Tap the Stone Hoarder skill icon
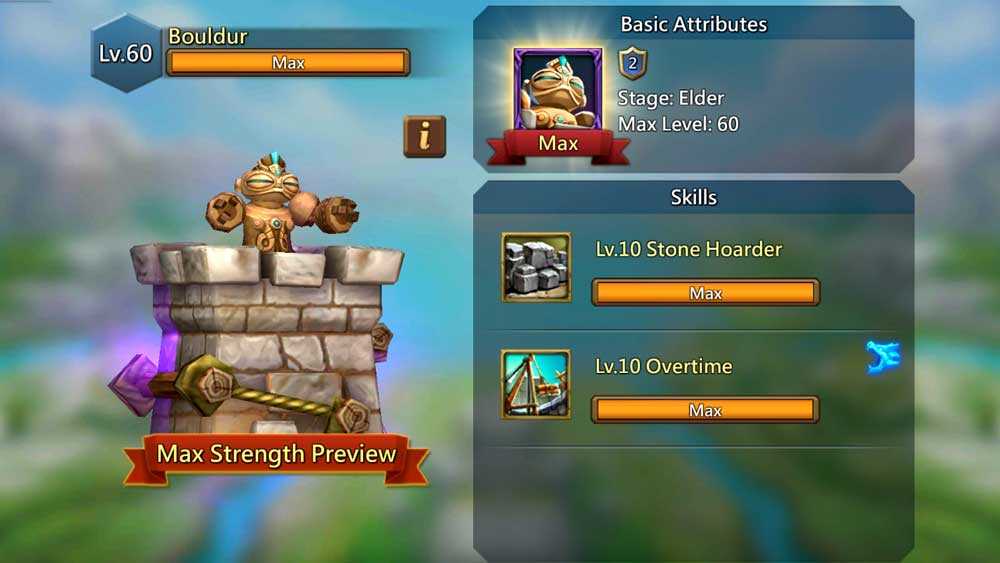Screen dimensions: 1000x563 pyautogui.click(x=536, y=267)
